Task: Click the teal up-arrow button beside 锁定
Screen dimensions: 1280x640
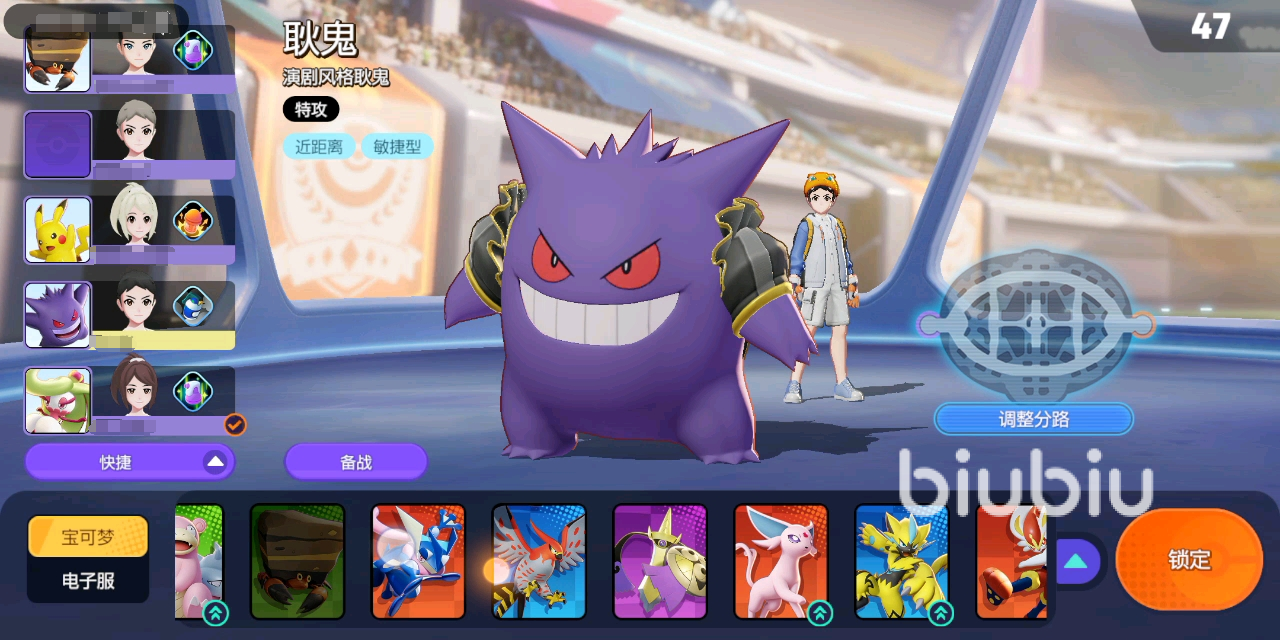Action: 1075,561
